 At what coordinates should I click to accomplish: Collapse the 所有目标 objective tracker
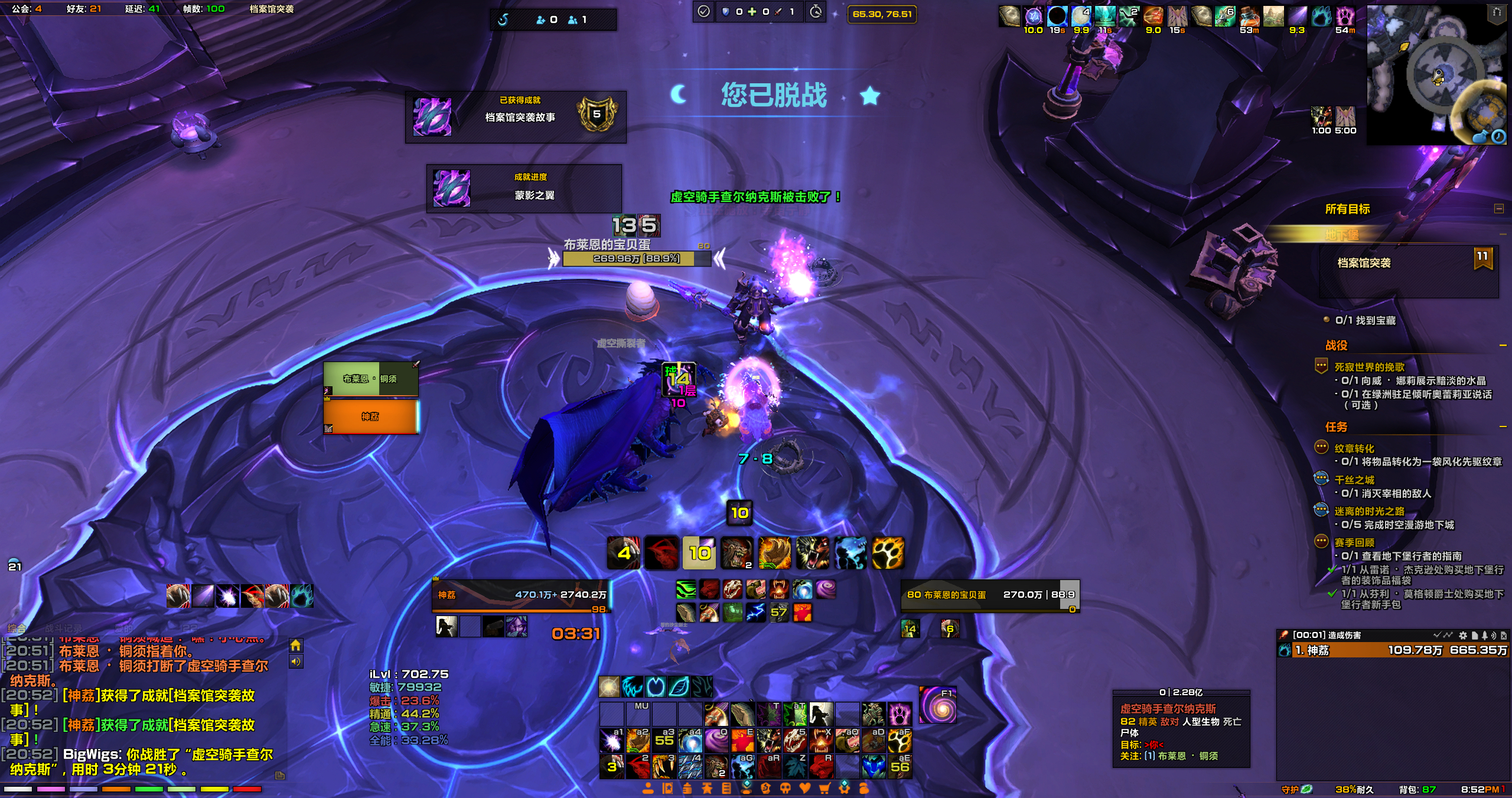[x=1498, y=209]
